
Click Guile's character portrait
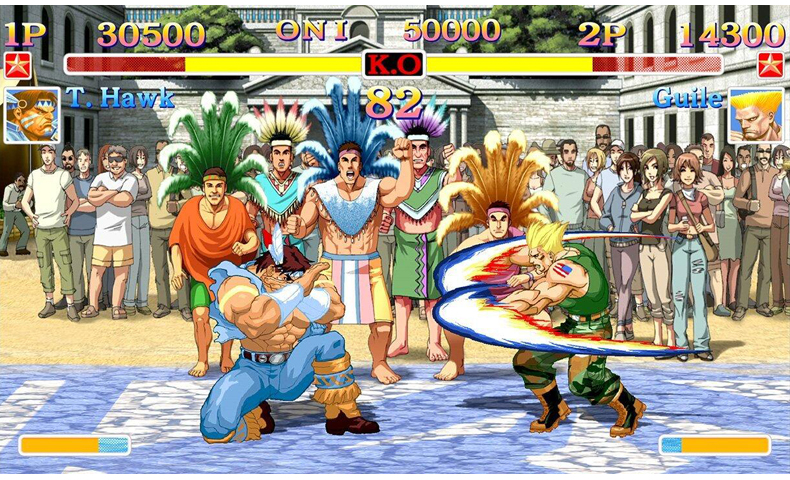click(755, 115)
